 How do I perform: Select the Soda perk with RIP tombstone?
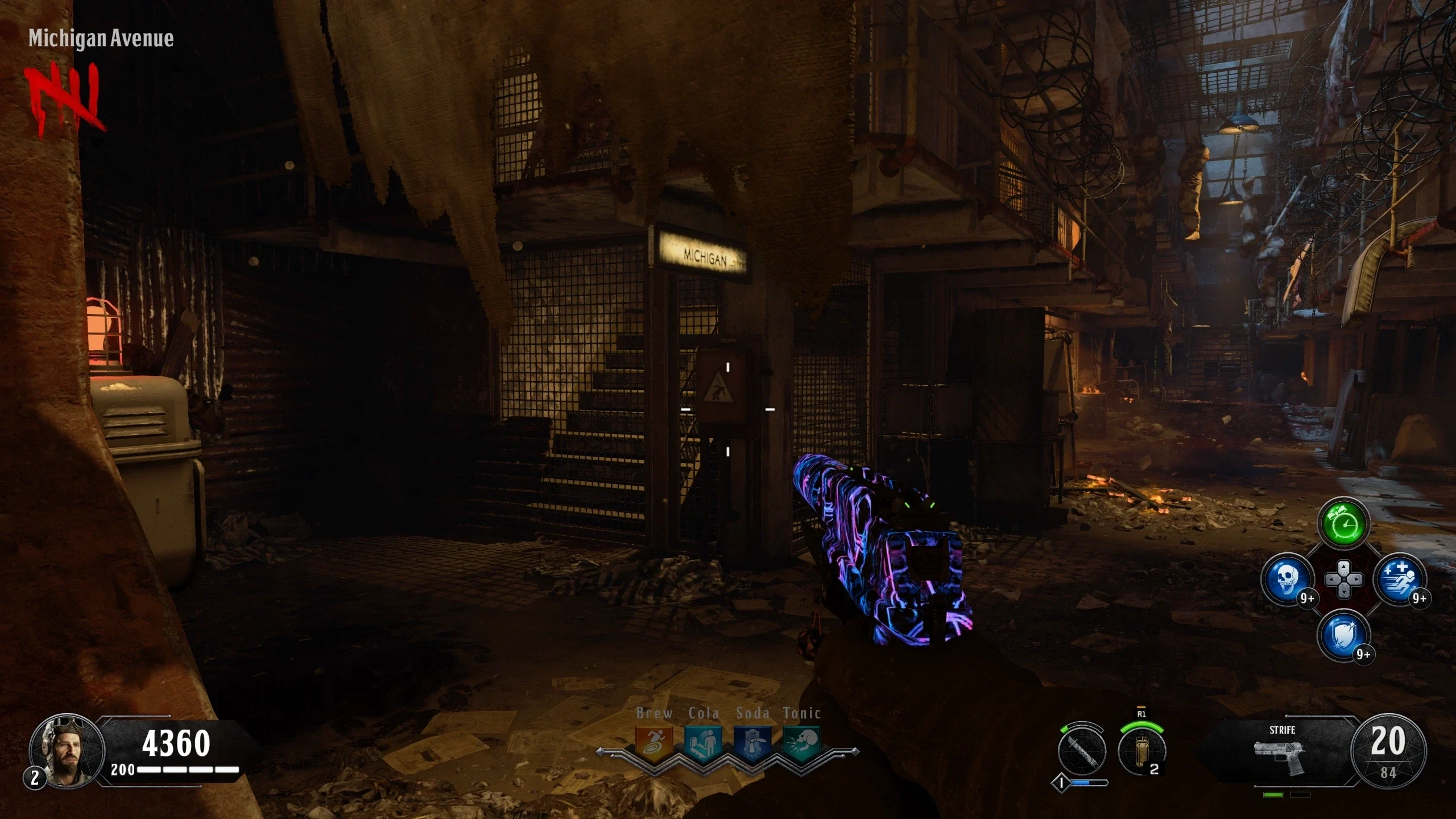(752, 742)
